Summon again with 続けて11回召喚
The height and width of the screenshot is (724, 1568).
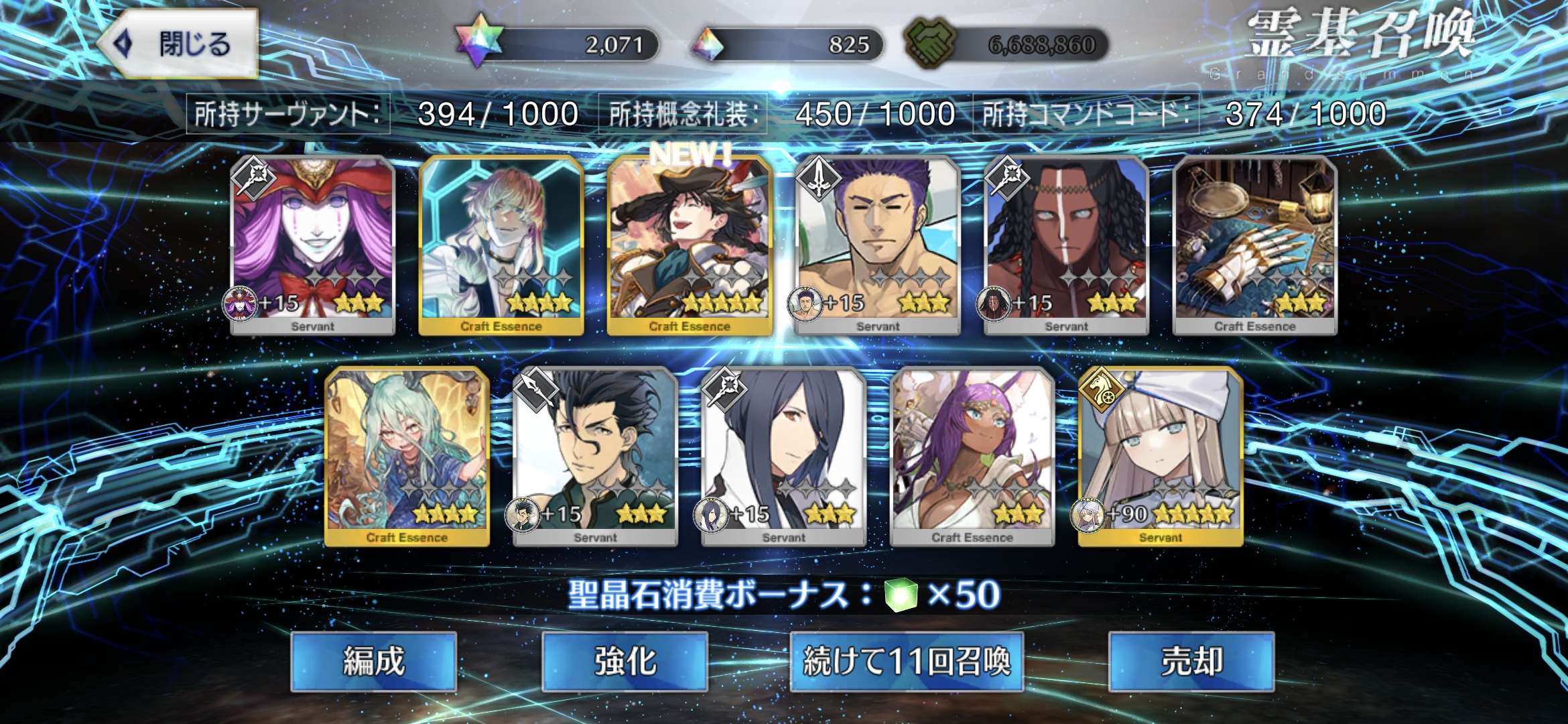click(907, 662)
